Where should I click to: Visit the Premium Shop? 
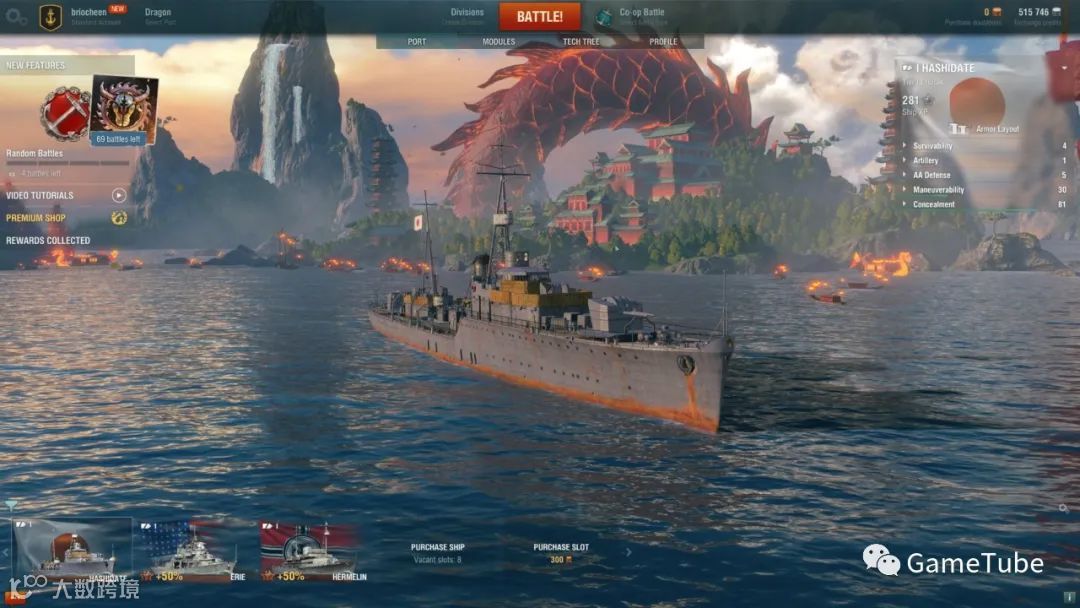(36, 218)
